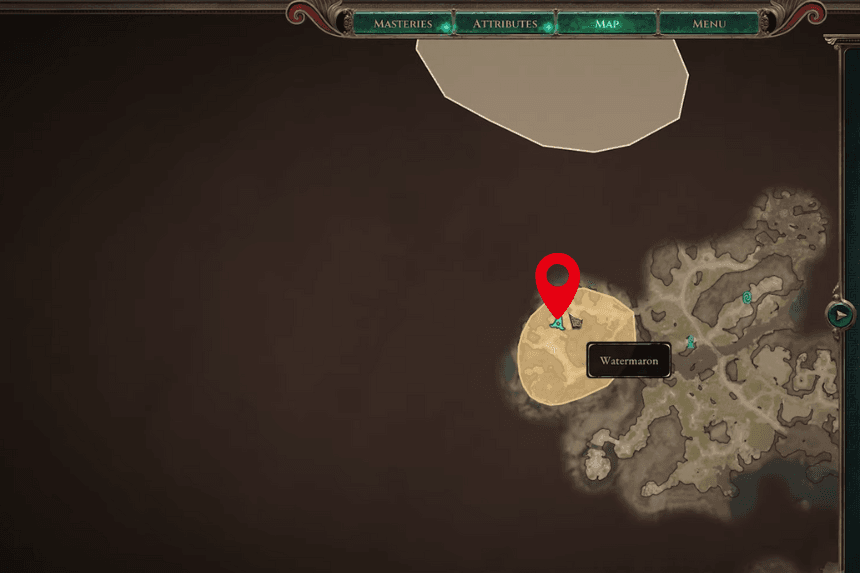860x573 pixels.
Task: Open the Menu tab
Action: tap(709, 23)
